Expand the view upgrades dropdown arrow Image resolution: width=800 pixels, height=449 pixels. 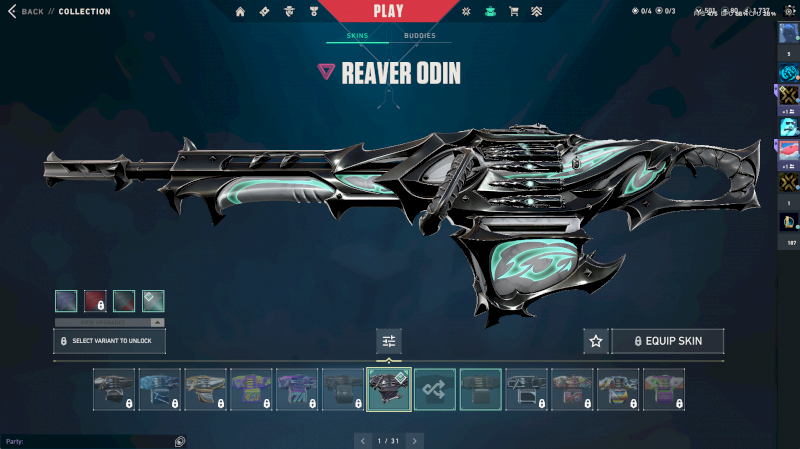point(156,322)
